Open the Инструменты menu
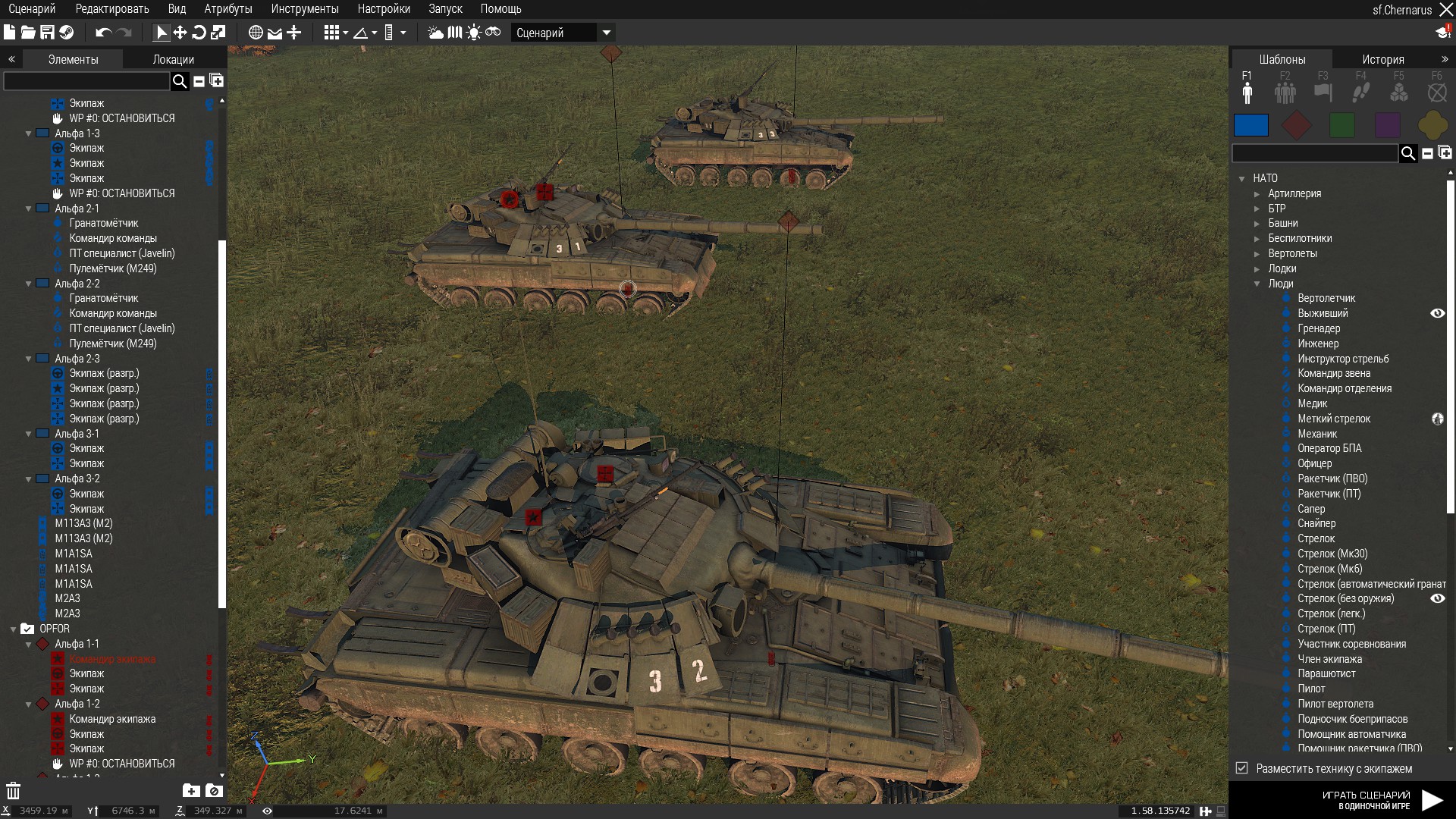 click(304, 9)
